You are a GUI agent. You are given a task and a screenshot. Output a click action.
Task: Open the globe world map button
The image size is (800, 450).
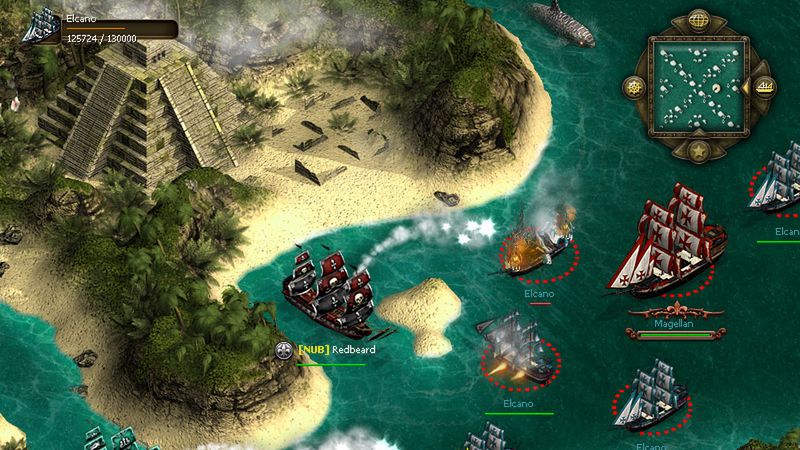[698, 19]
